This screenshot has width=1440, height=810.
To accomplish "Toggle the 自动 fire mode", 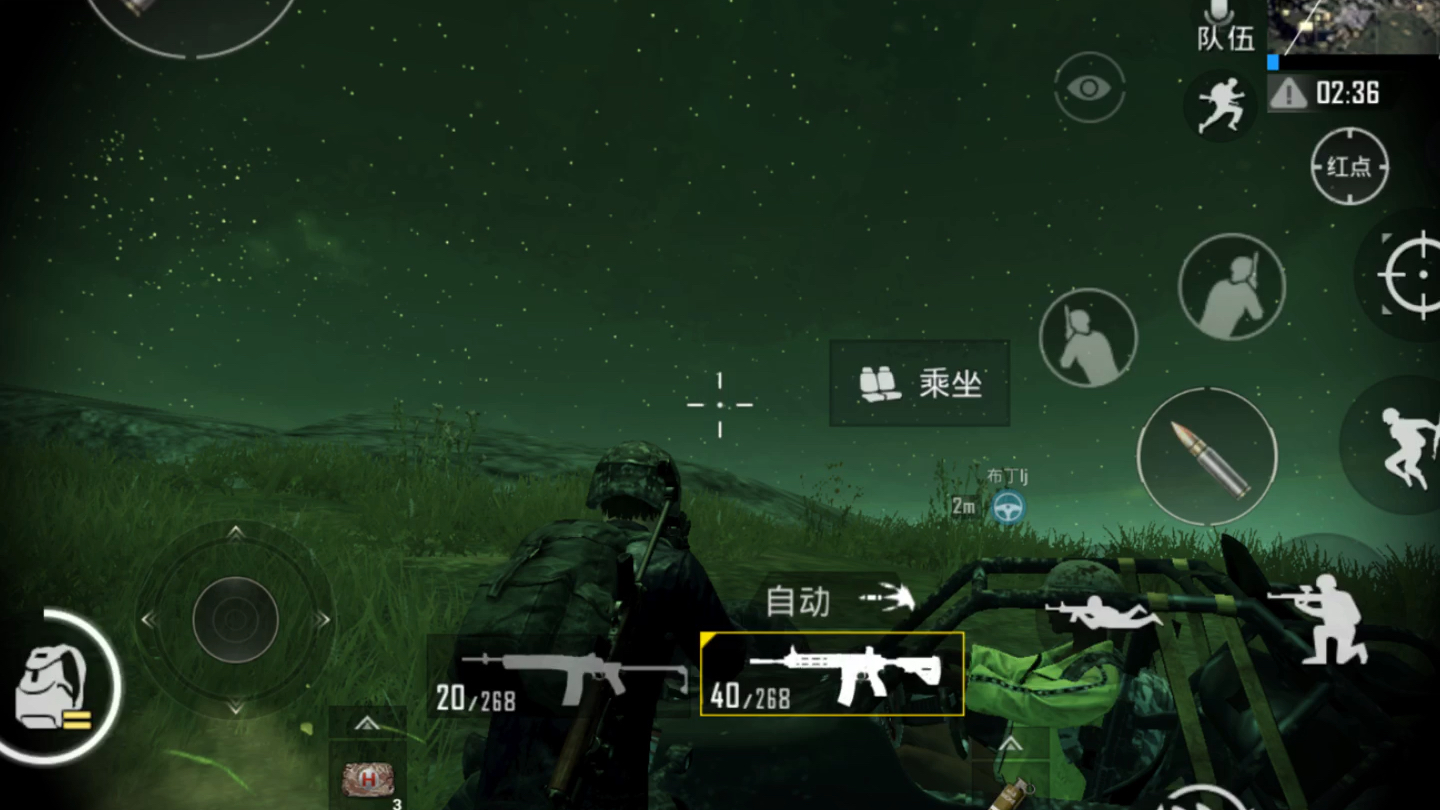I will pos(840,600).
